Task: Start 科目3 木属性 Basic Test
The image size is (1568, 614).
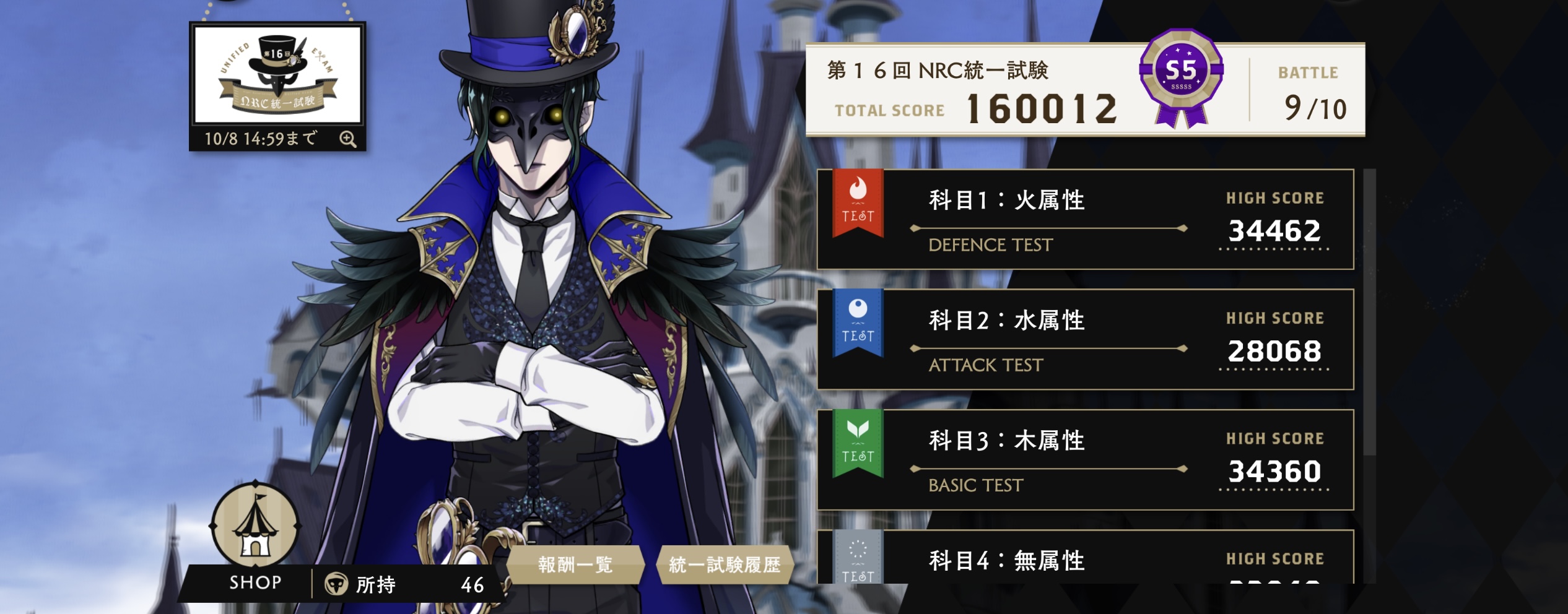Action: [1085, 459]
